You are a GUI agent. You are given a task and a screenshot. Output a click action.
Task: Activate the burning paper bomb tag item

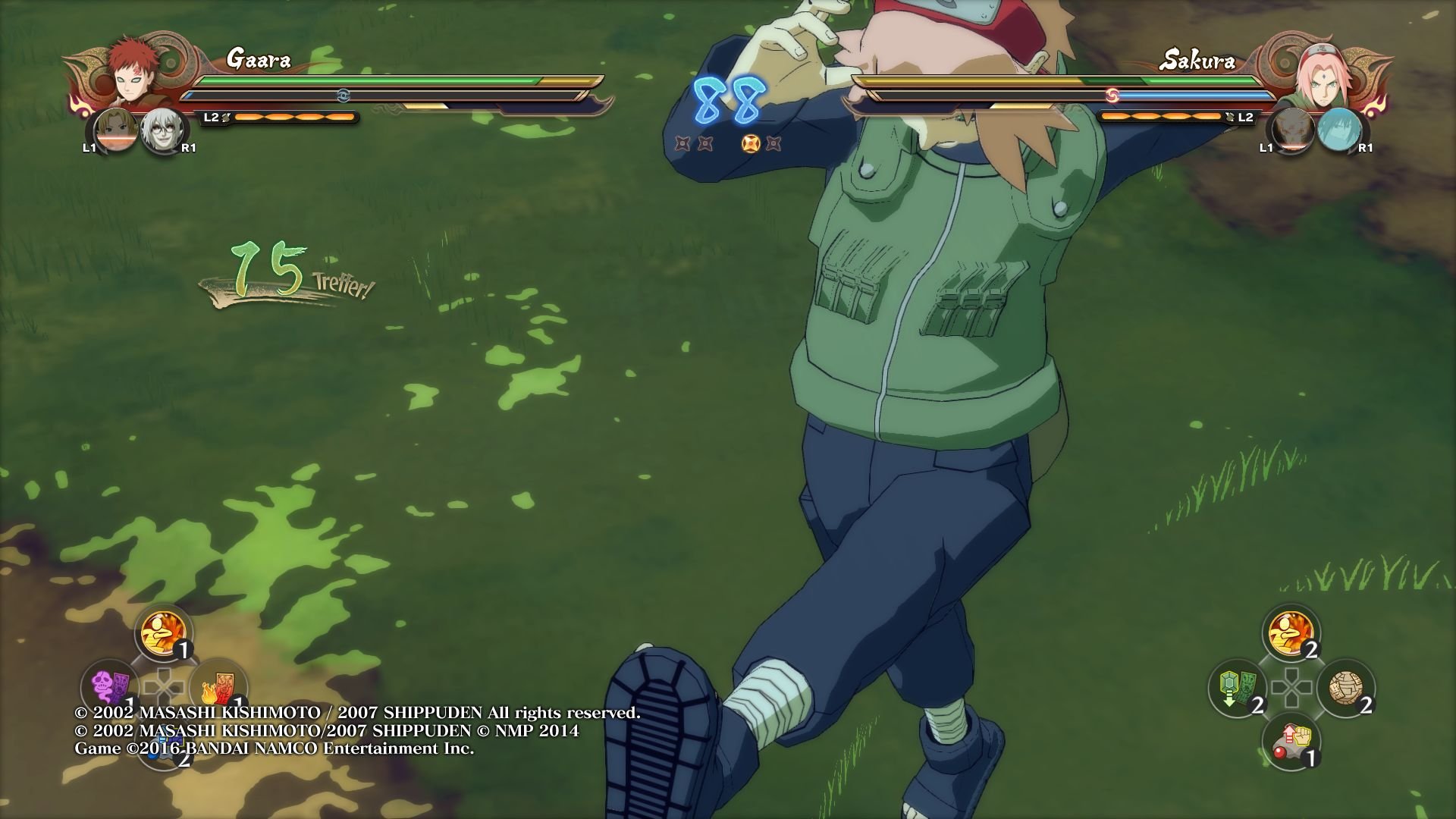pyautogui.click(x=217, y=686)
